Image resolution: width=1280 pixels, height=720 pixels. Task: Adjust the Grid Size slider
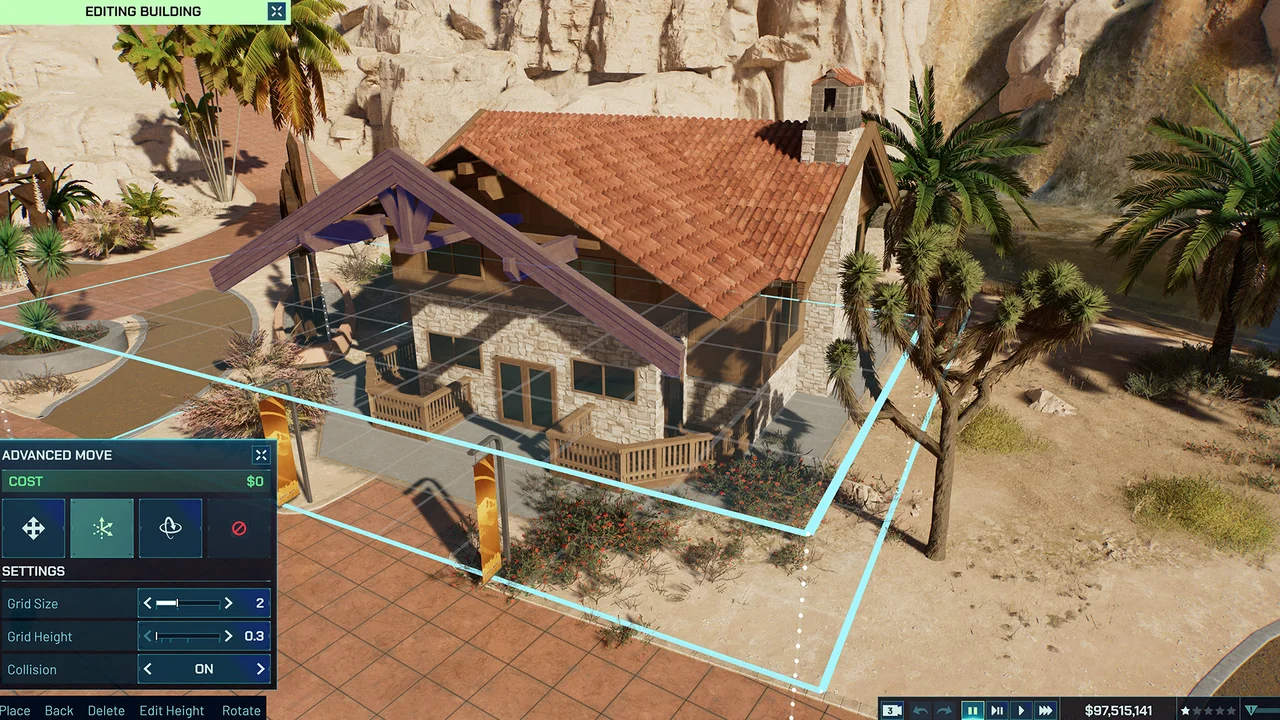188,603
